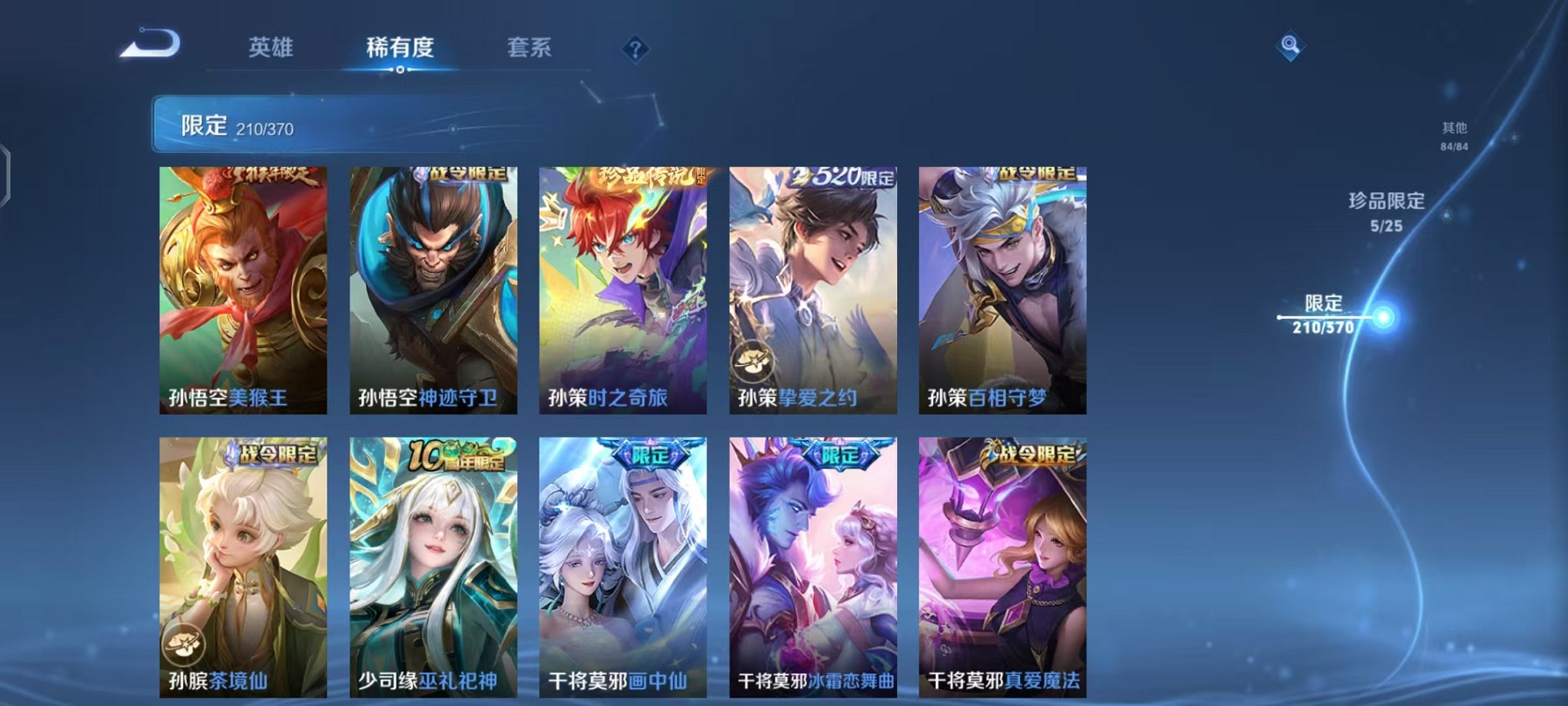The height and width of the screenshot is (706, 1568).
Task: Select the 稀有度 tab
Action: click(399, 47)
